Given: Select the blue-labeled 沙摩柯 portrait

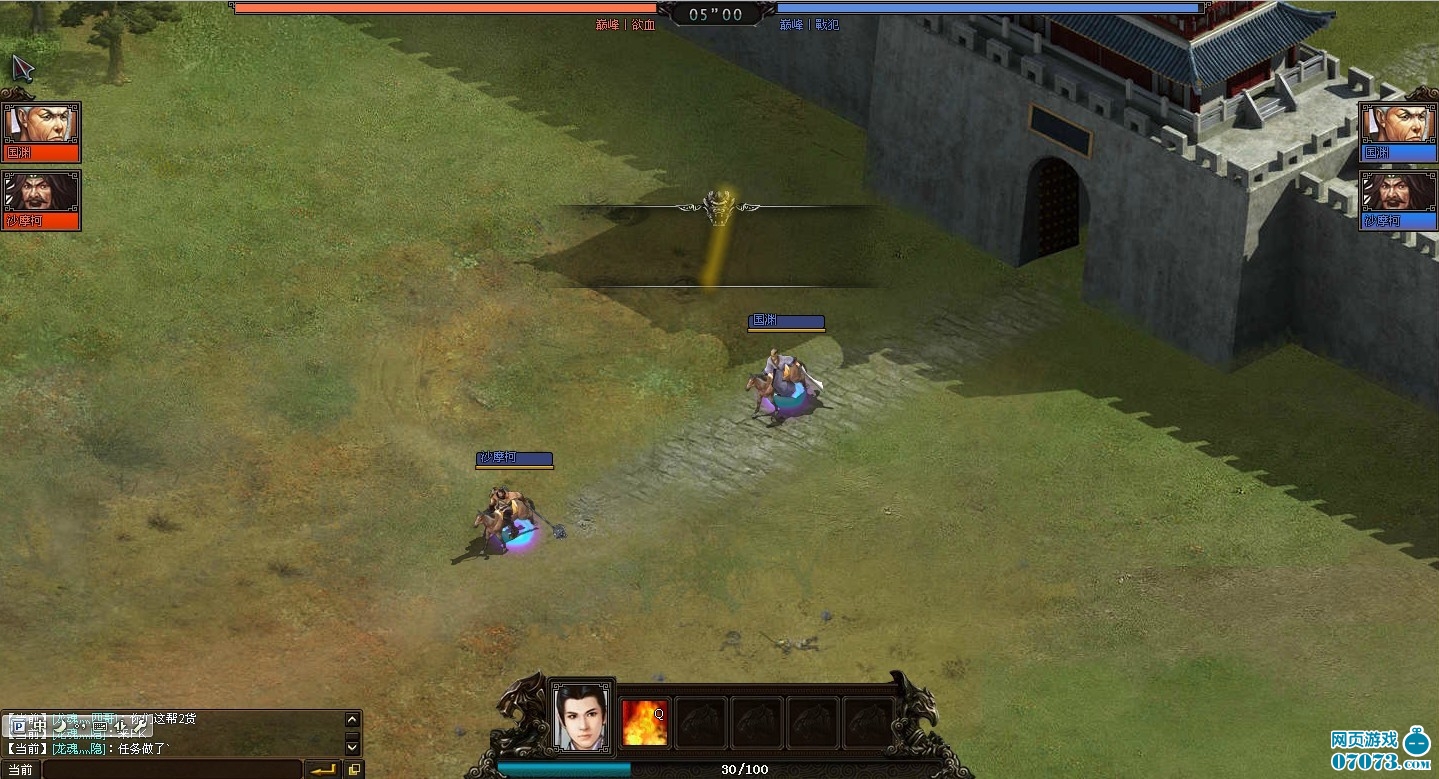Looking at the screenshot, I should click(x=1397, y=200).
